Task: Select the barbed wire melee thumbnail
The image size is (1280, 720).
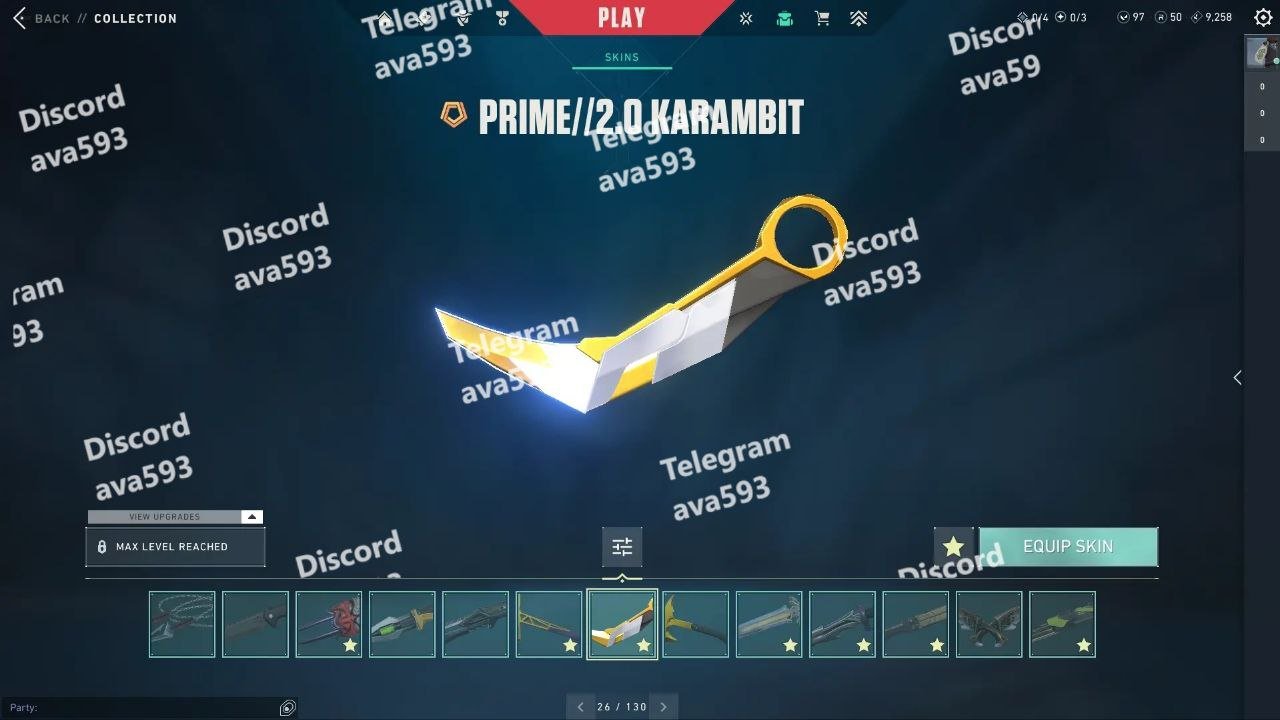Action: point(182,624)
